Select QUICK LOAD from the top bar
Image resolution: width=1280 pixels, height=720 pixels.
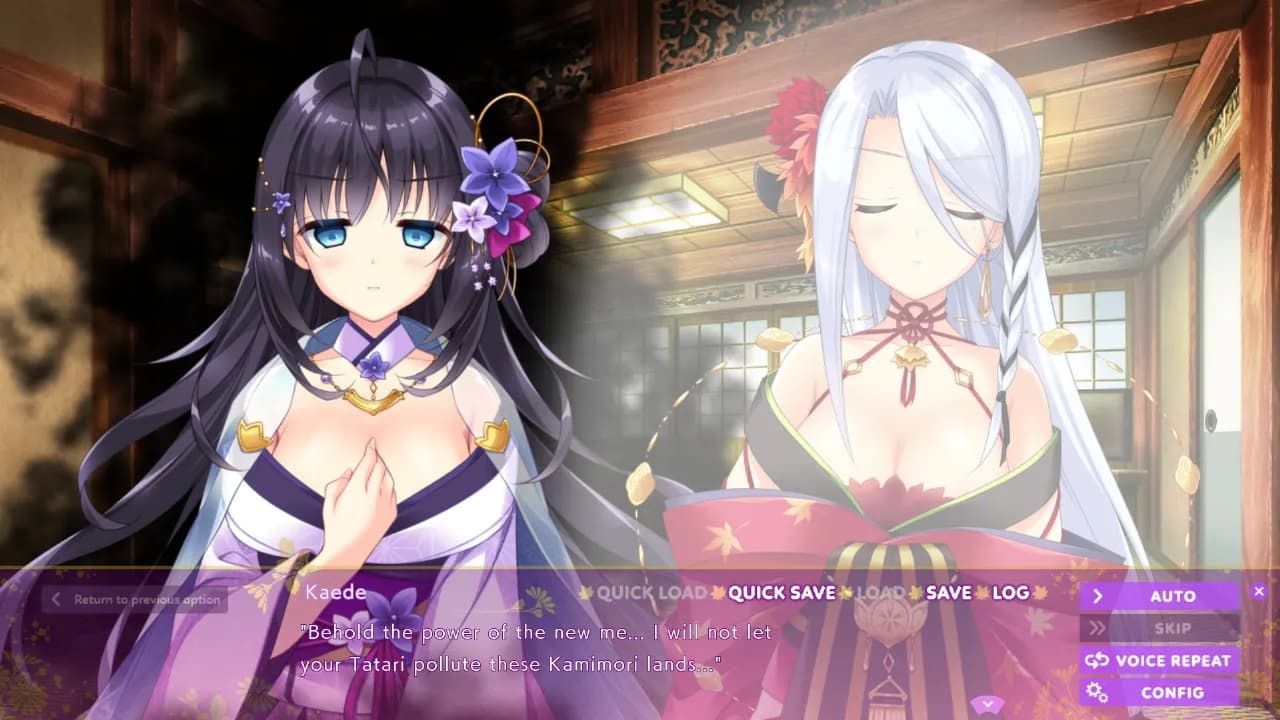(x=650, y=593)
